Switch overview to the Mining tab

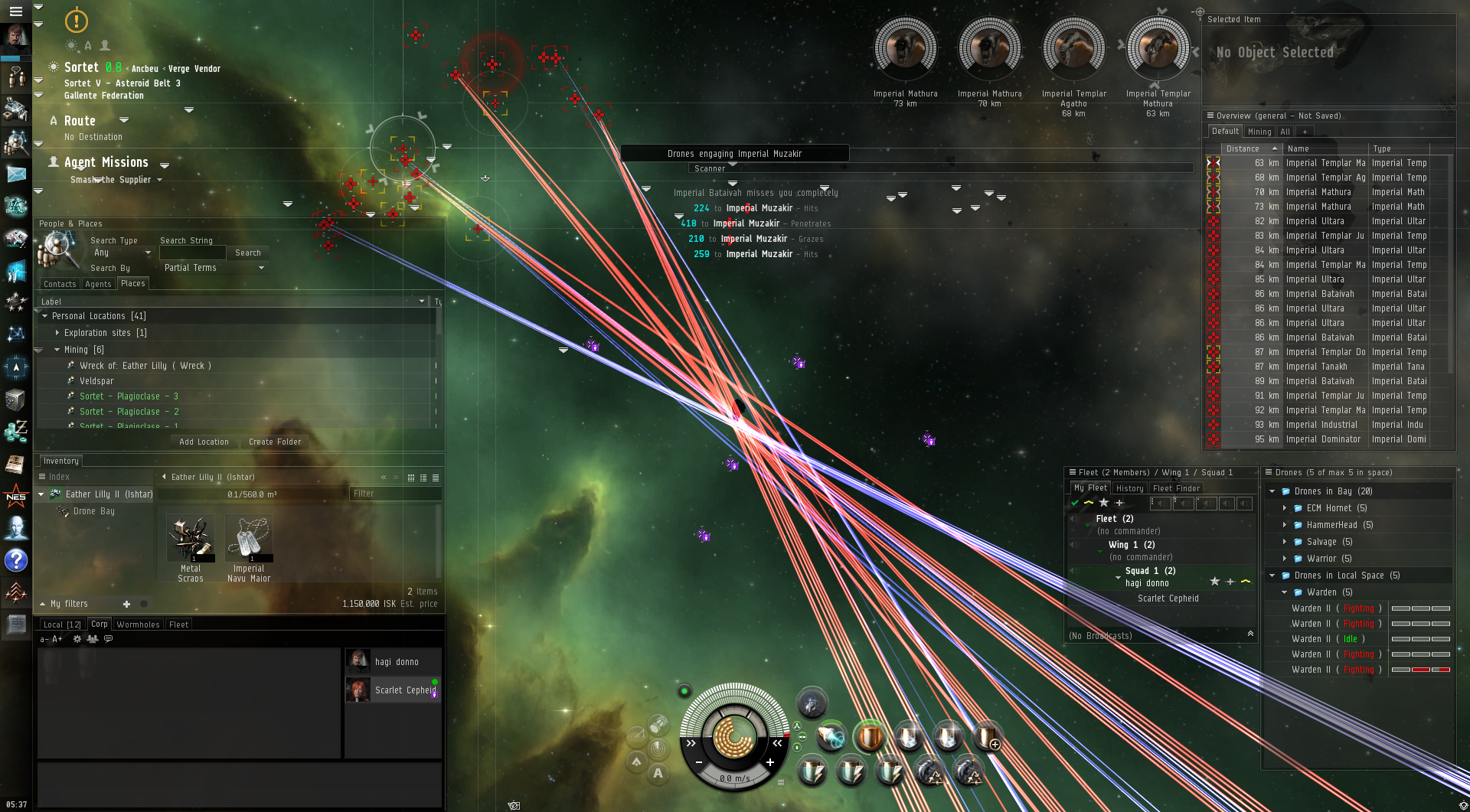1259,132
